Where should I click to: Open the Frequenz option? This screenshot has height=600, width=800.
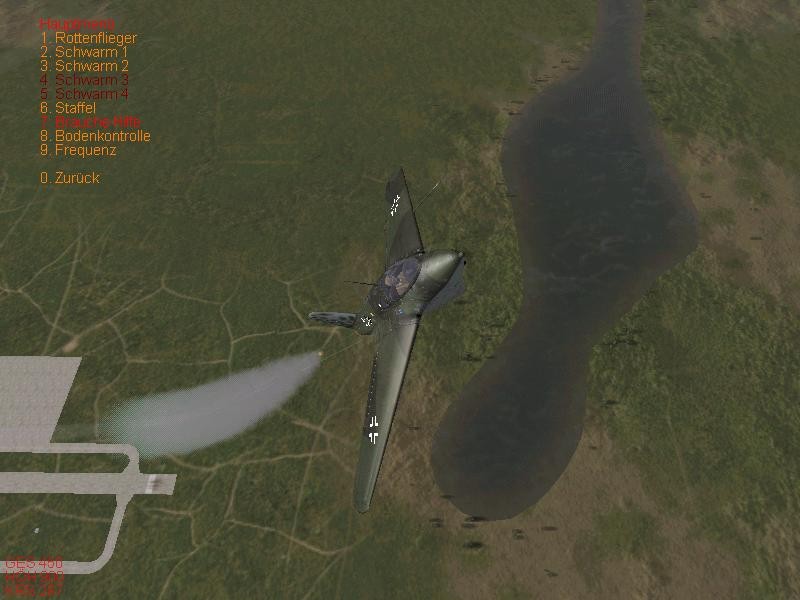tap(78, 150)
